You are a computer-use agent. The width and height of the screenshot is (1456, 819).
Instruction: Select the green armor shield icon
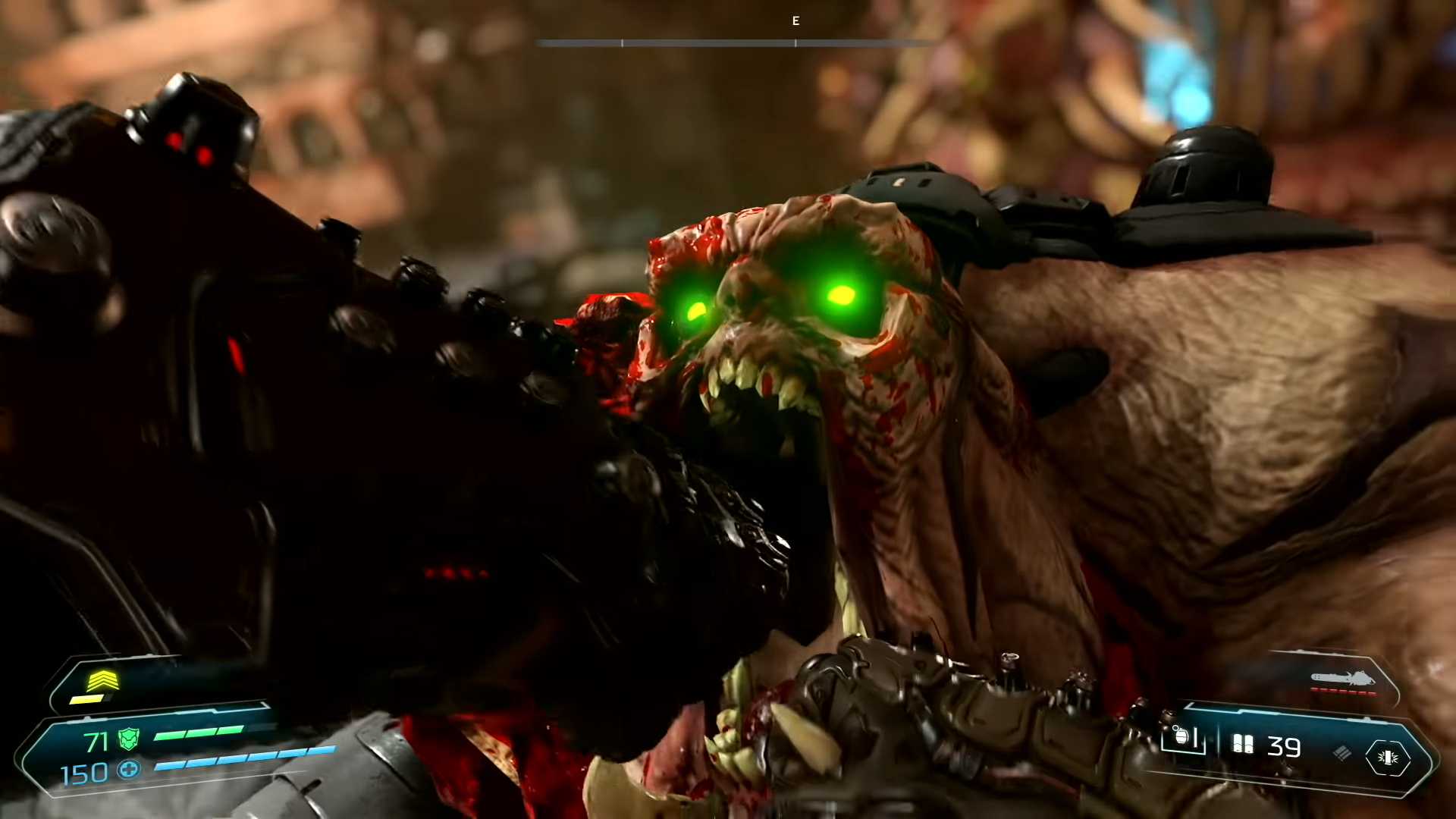129,739
